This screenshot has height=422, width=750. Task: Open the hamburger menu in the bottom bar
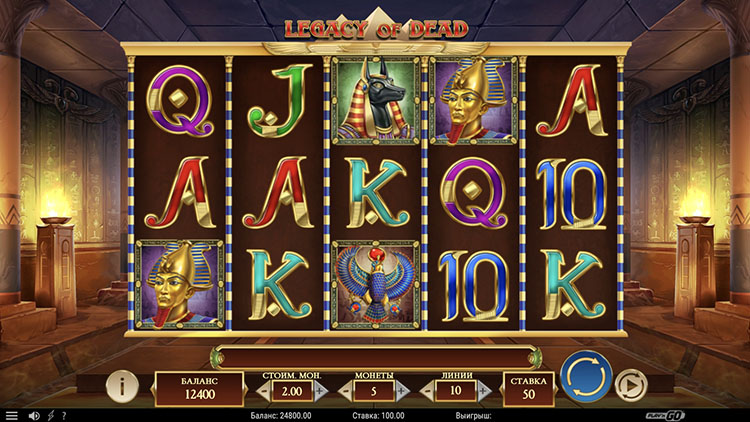coord(12,415)
